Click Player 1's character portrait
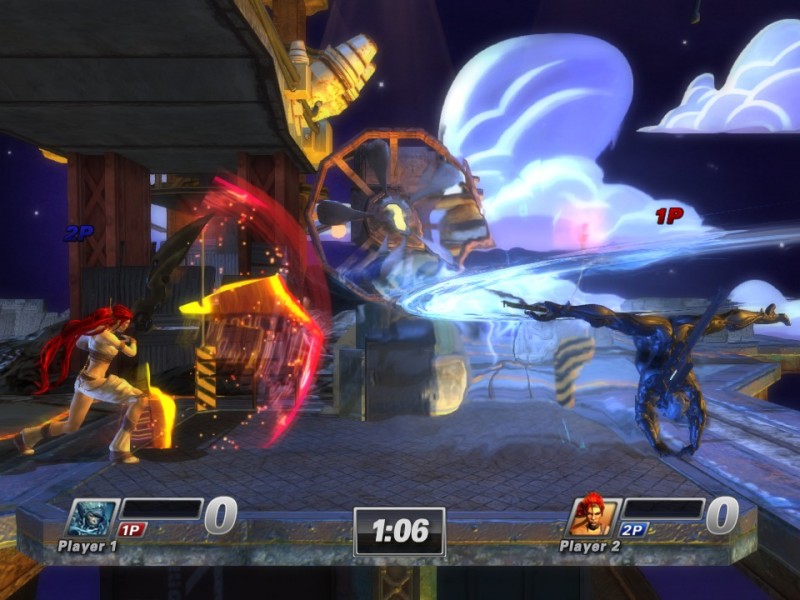 coord(92,517)
